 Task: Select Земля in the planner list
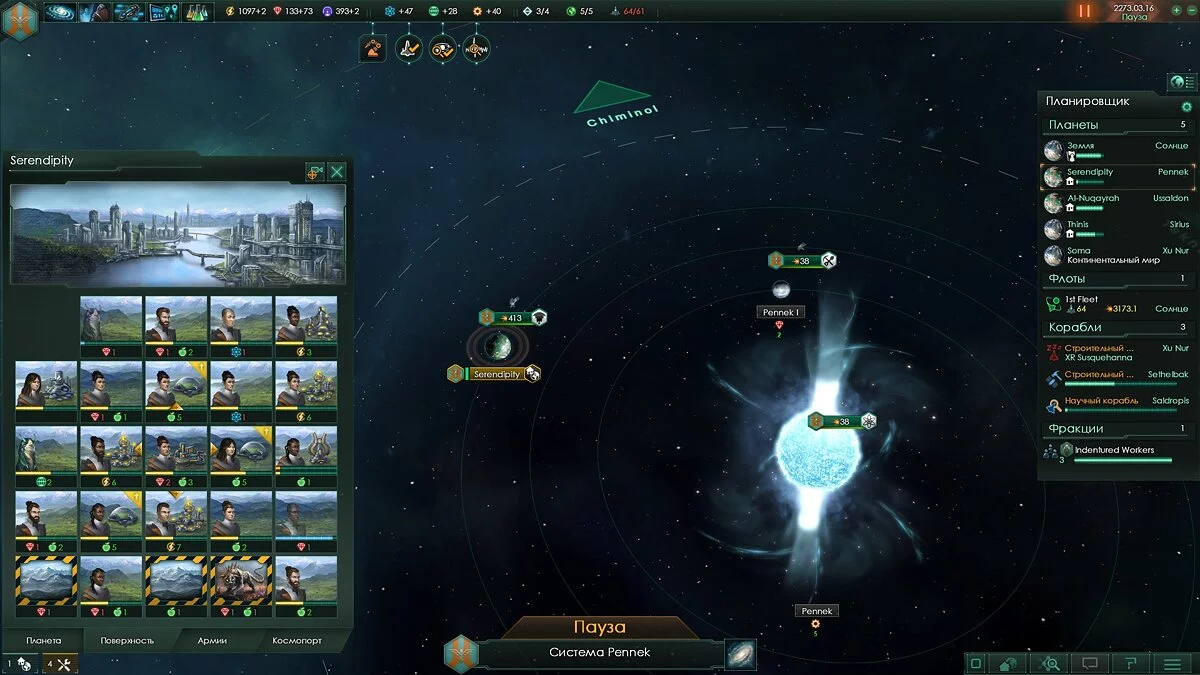tap(1115, 150)
